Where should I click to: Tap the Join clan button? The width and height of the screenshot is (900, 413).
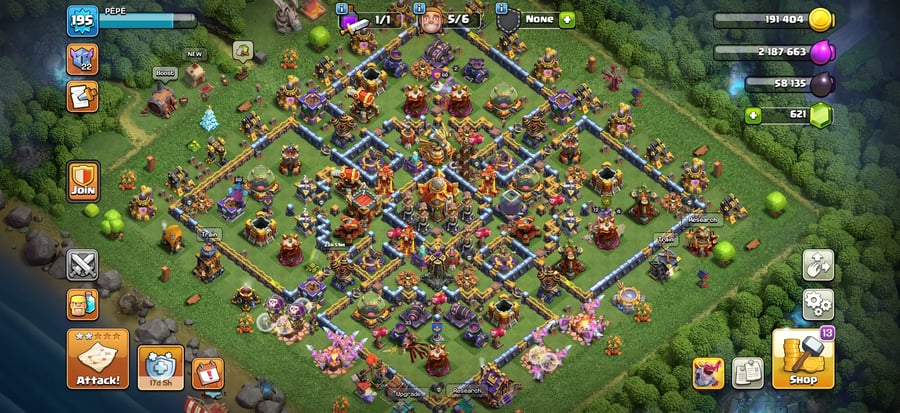click(82, 180)
